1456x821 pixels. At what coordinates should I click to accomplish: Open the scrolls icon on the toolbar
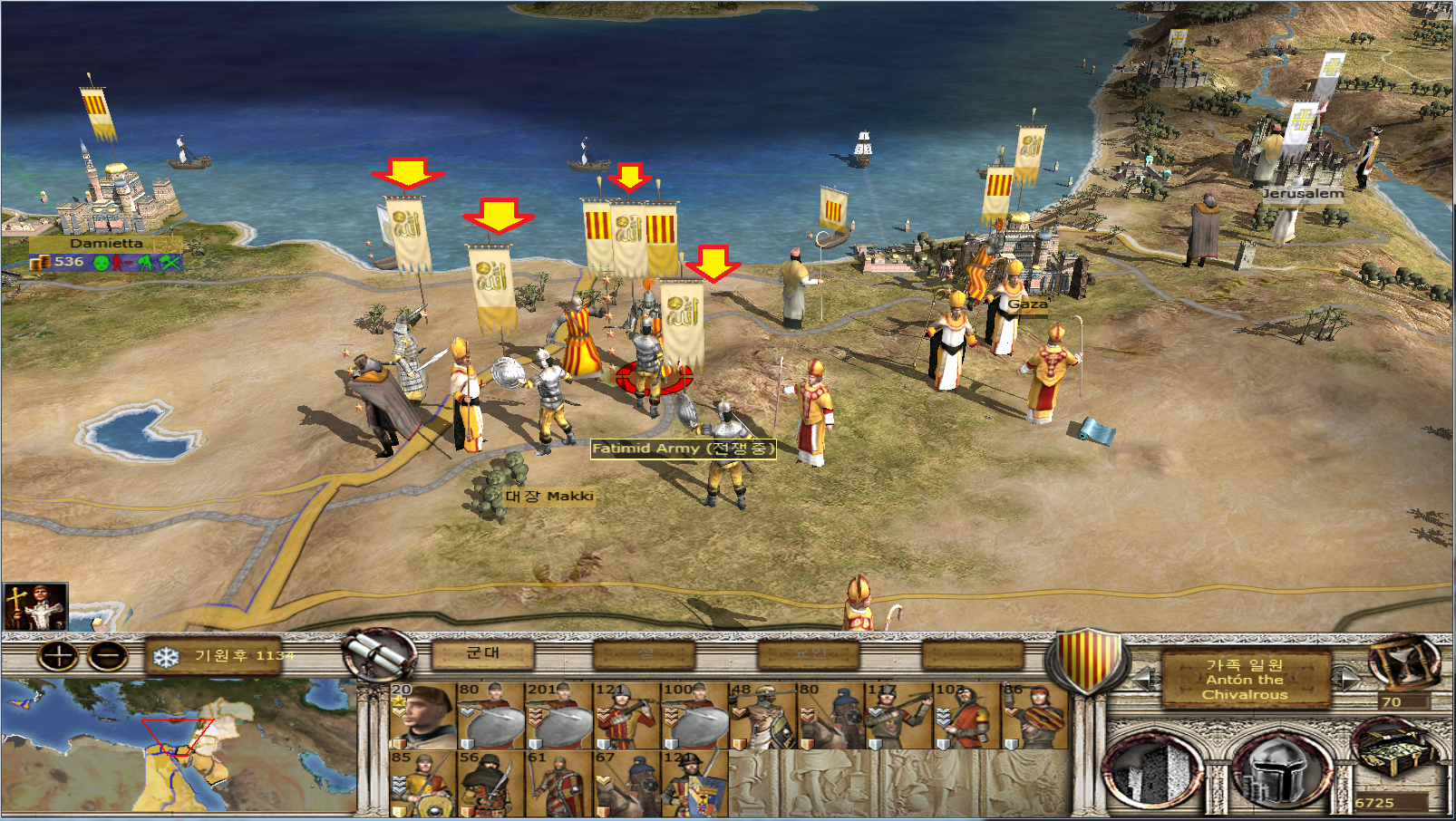tap(379, 654)
